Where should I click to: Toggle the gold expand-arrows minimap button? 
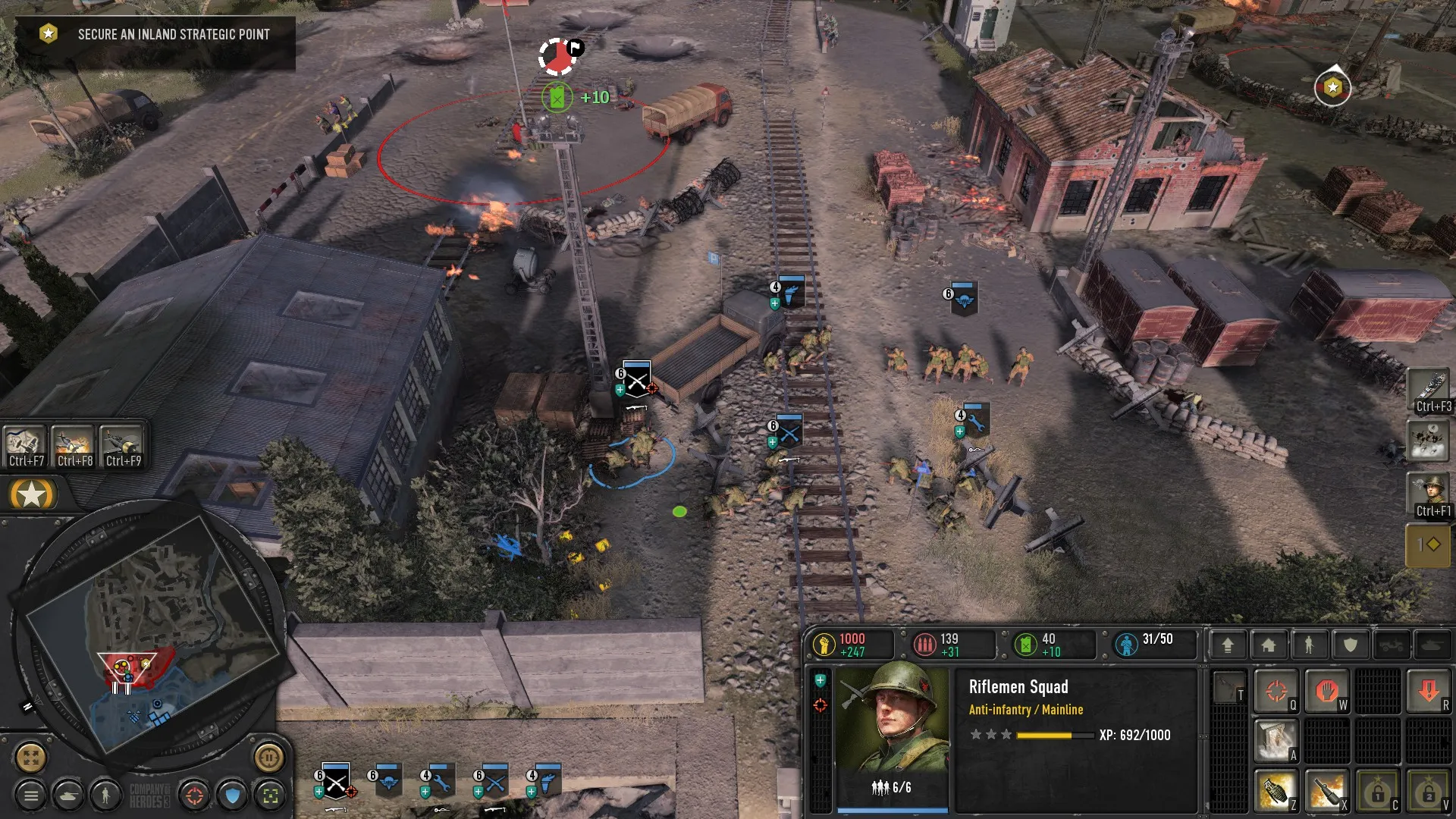[x=31, y=756]
